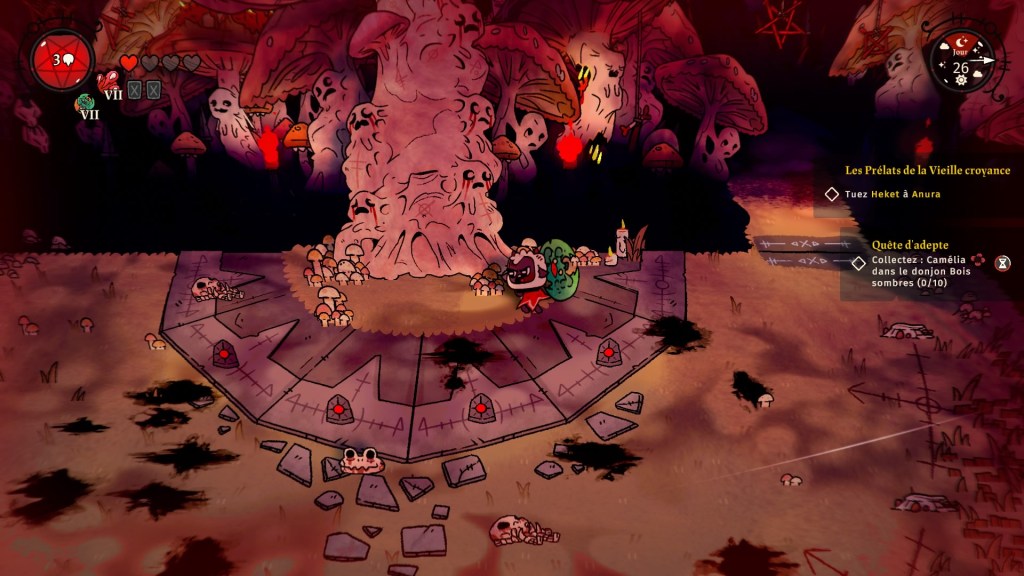The width and height of the screenshot is (1024, 576).
Task: Select the red claw weapon icon
Action: click(x=108, y=81)
